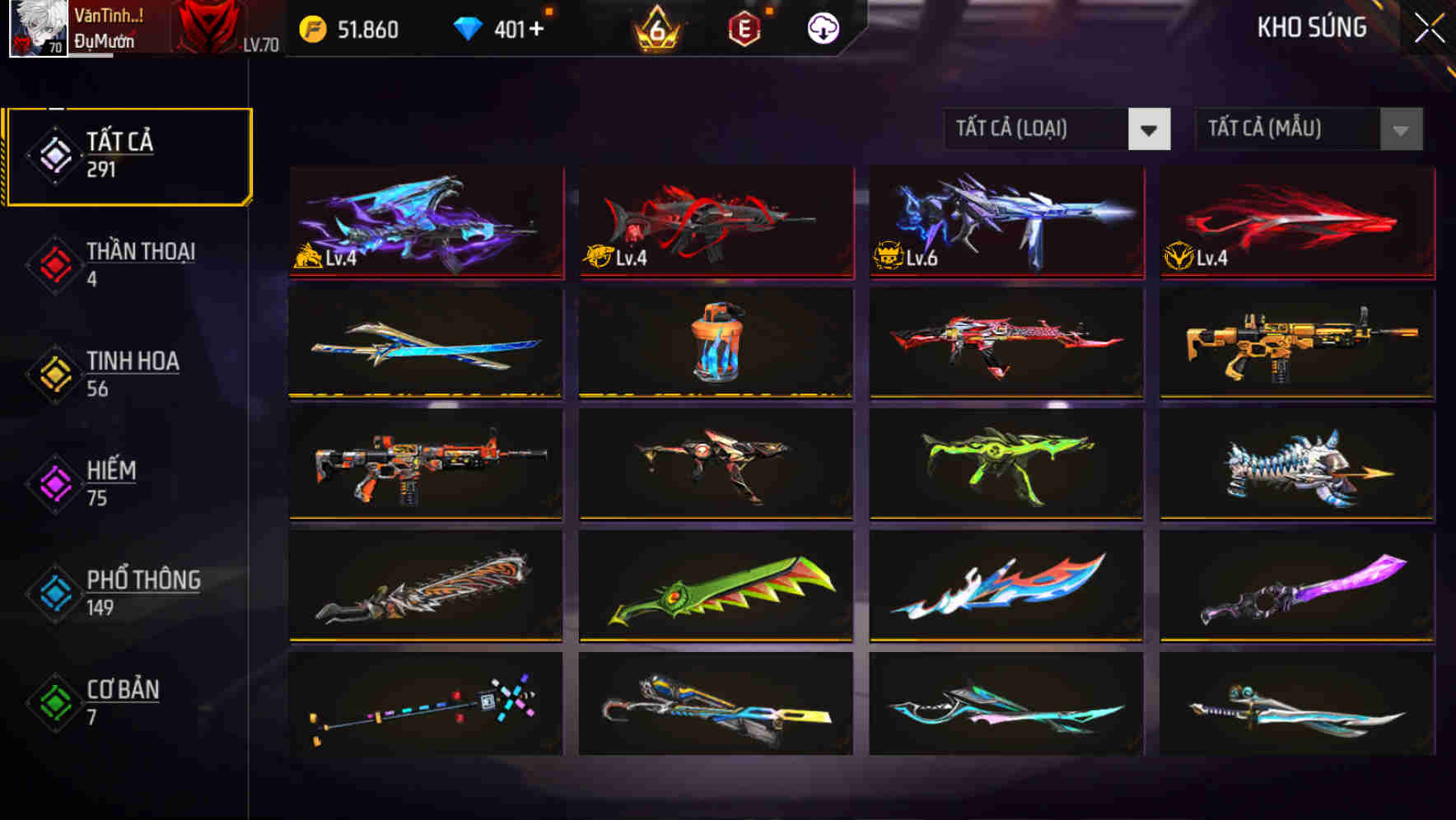Open the cloud download icon
Image resolution: width=1456 pixels, height=820 pixels.
(823, 28)
